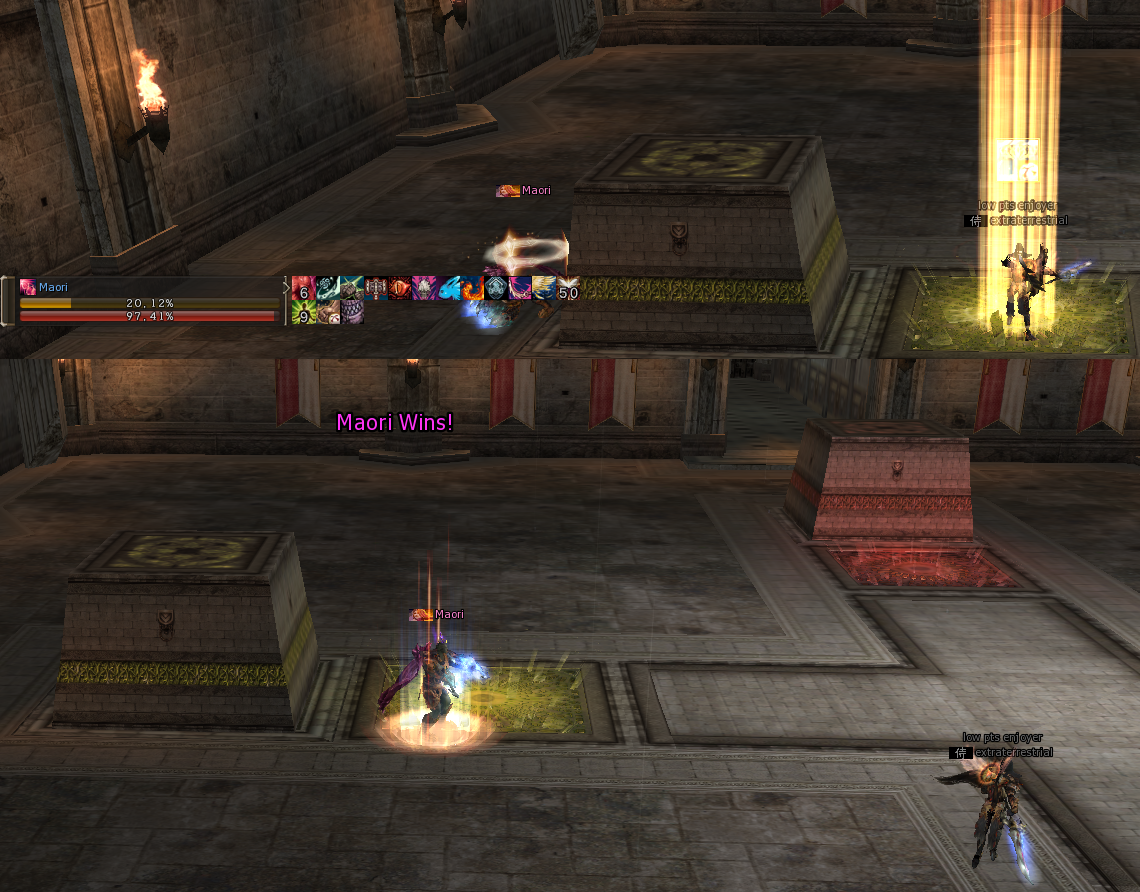1140x892 pixels.
Task: Select the green figure buff showing 9
Action: click(x=304, y=312)
